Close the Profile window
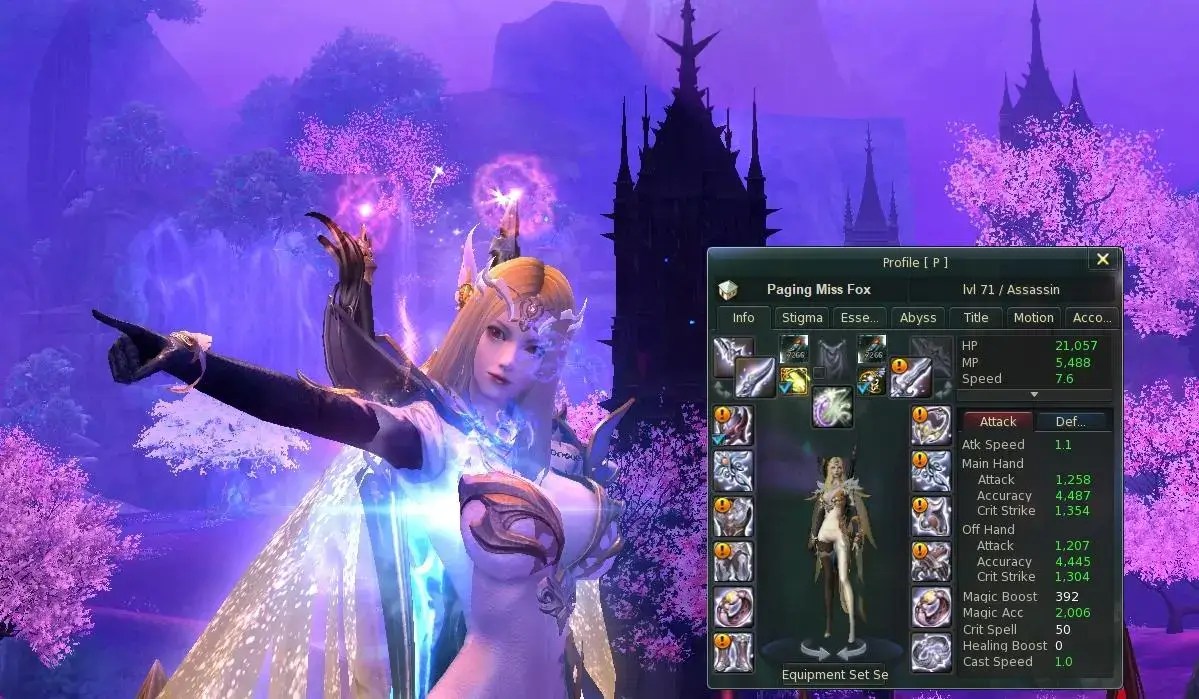Viewport: 1199px width, 699px height. [1102, 260]
